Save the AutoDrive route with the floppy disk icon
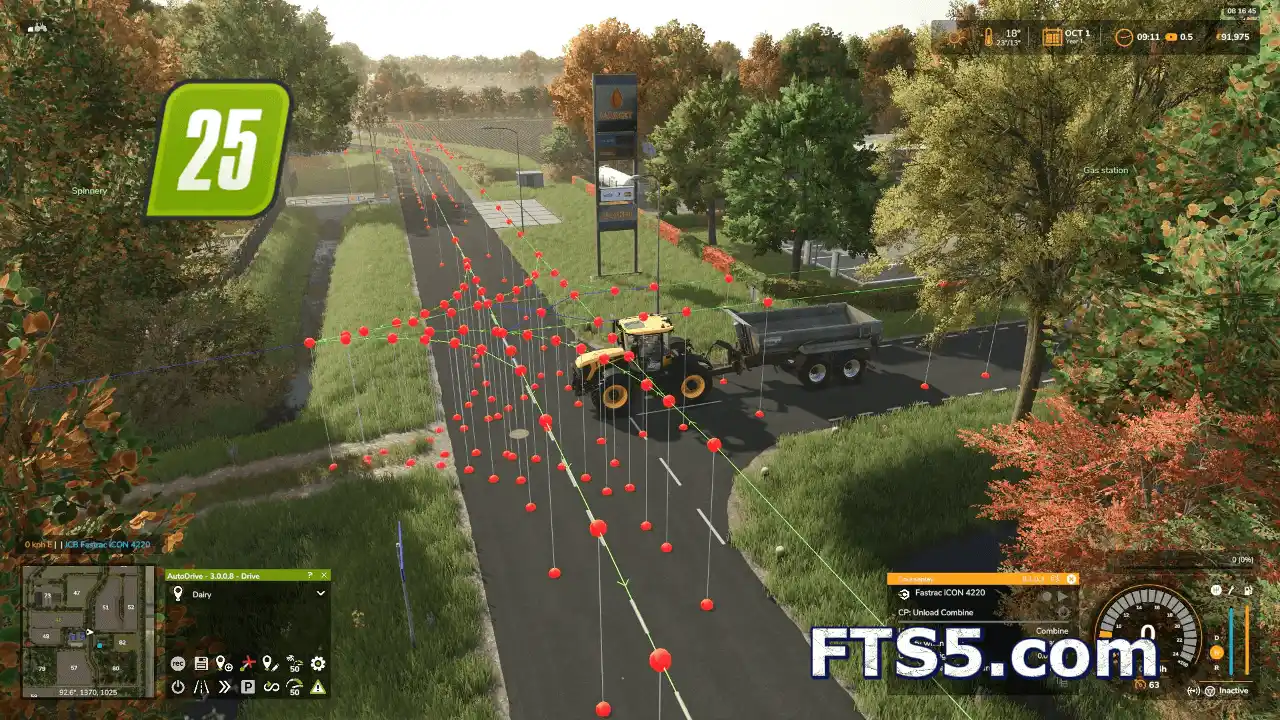 [x=201, y=663]
